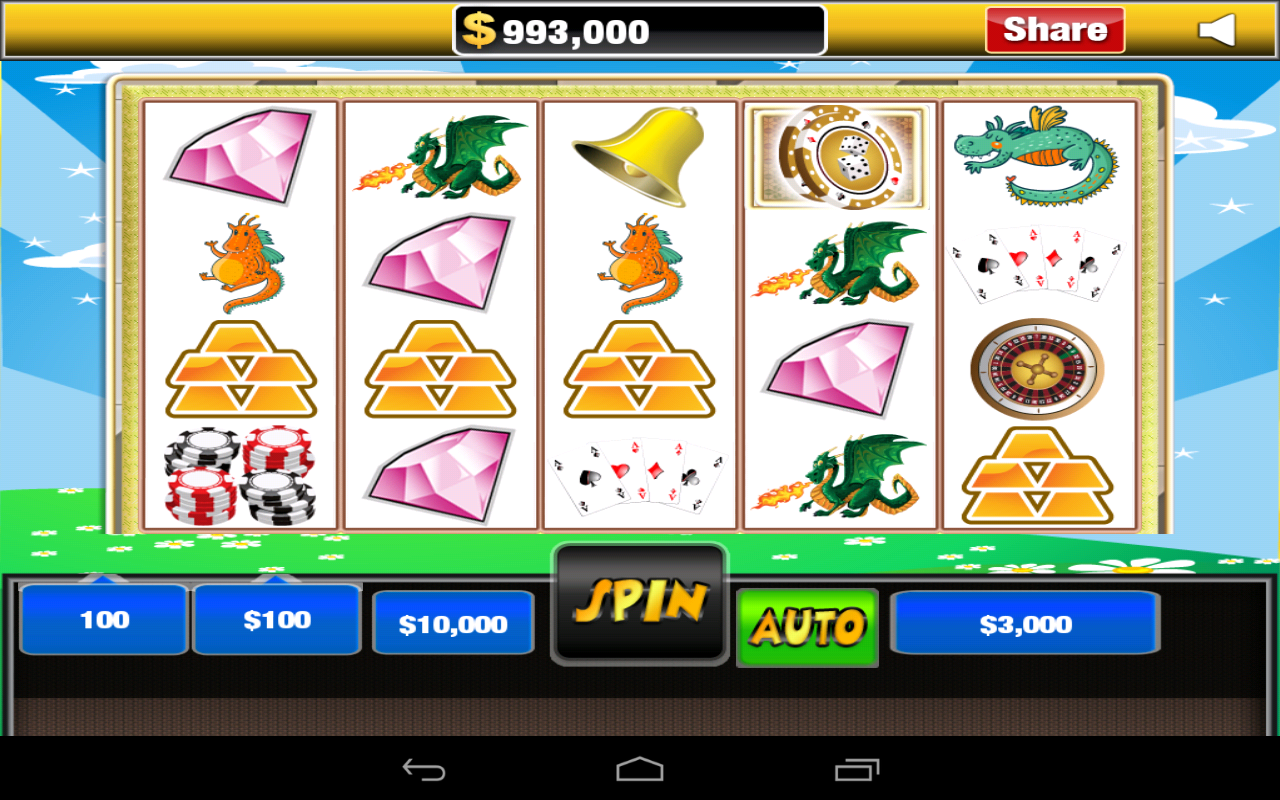Select the $10,000 bet option

click(452, 623)
